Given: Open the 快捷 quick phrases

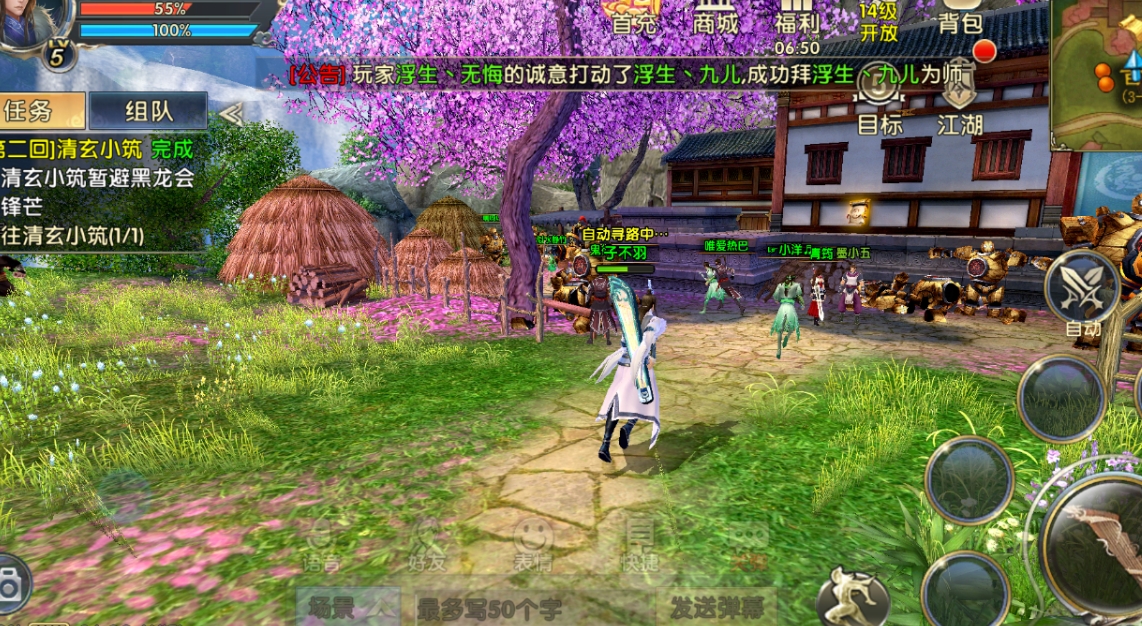Looking at the screenshot, I should coord(638,546).
